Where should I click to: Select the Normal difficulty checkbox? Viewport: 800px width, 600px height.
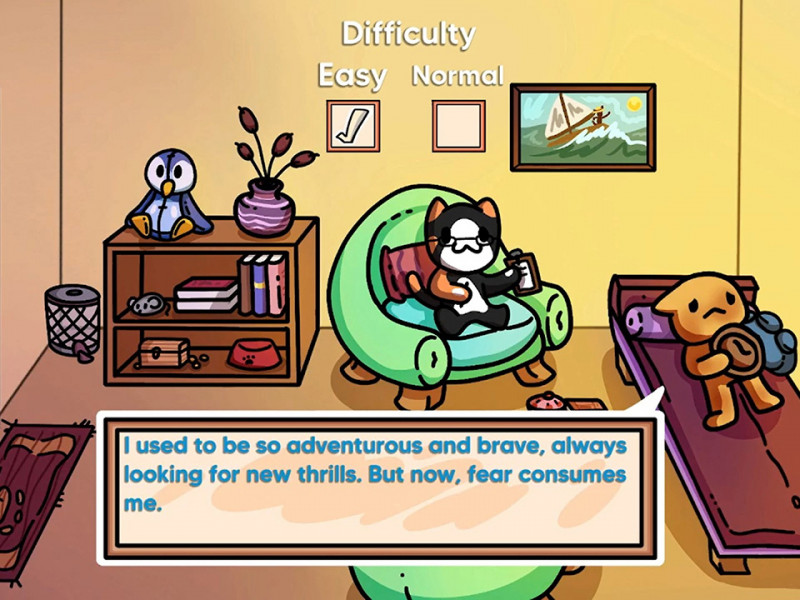[458, 125]
